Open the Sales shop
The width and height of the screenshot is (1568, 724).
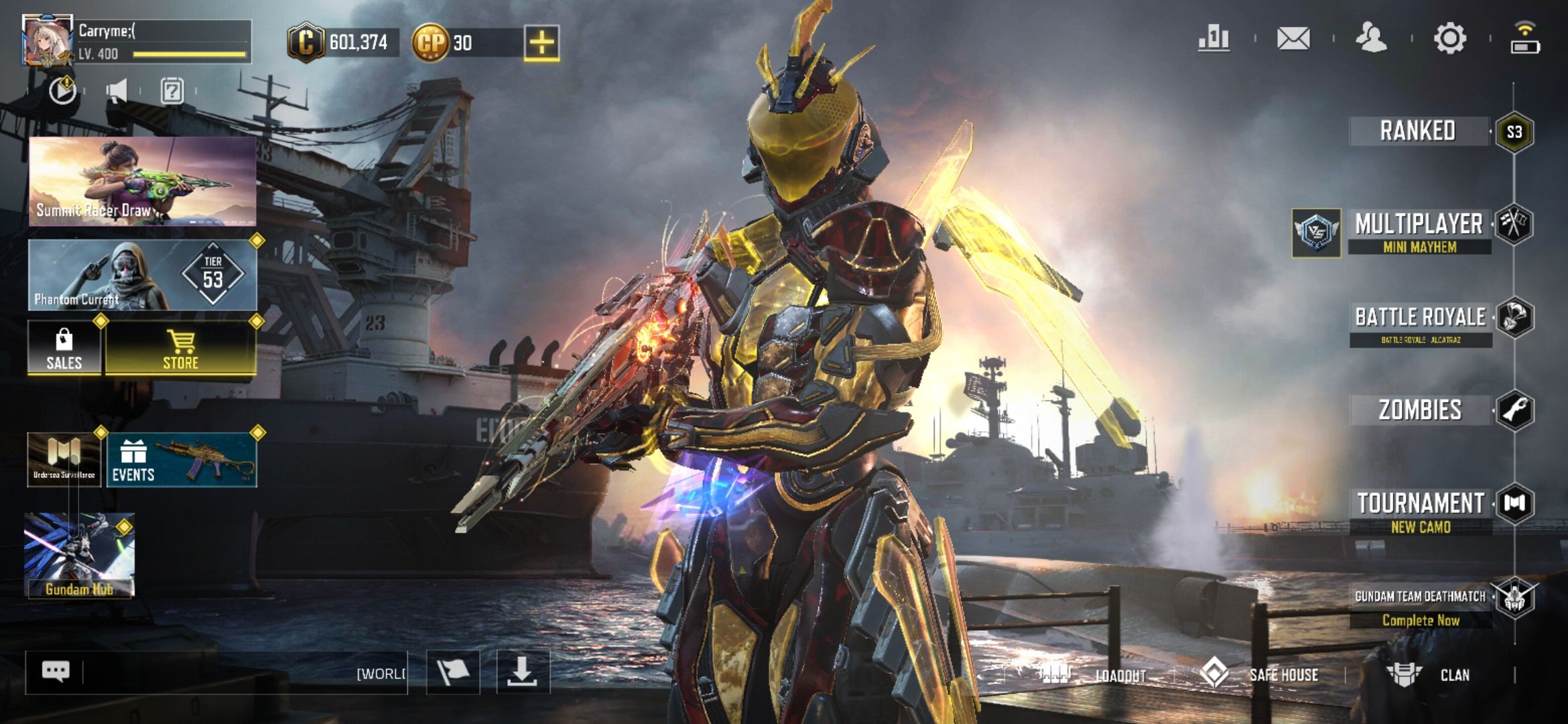coord(64,347)
